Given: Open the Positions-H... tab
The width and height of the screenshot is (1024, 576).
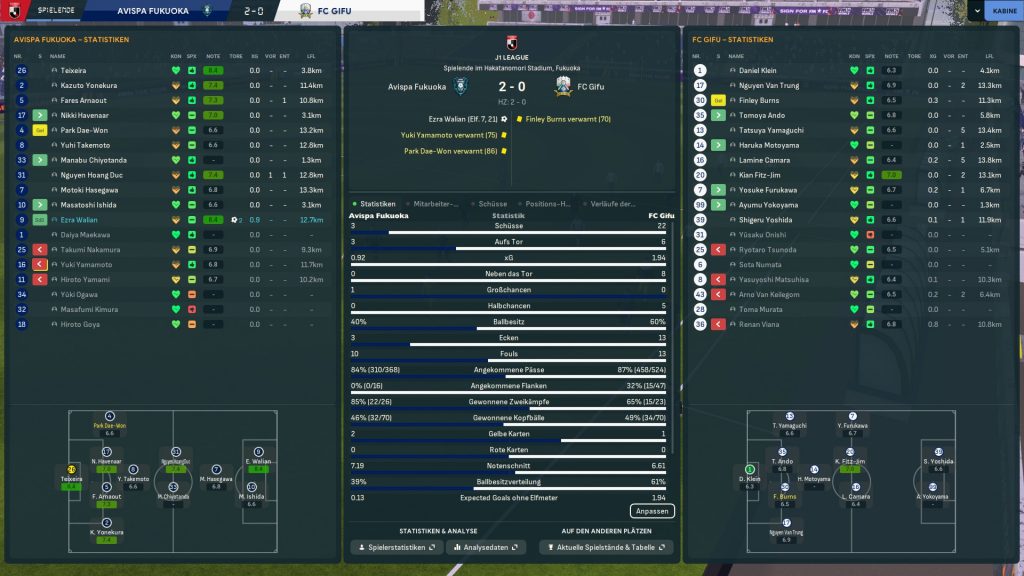Looking at the screenshot, I should tap(548, 204).
